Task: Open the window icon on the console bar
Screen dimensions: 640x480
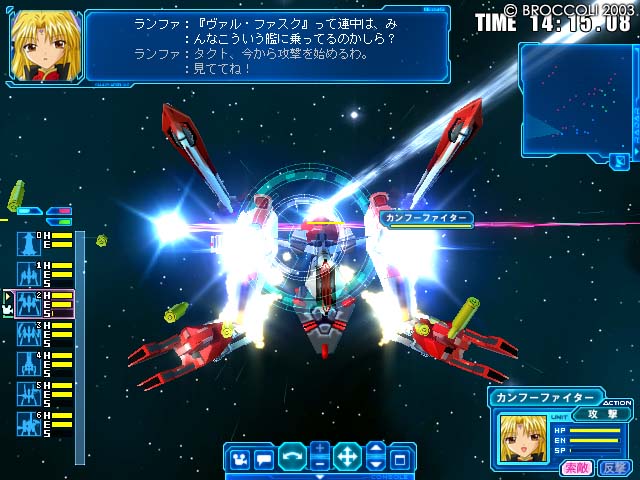Action: [x=399, y=460]
